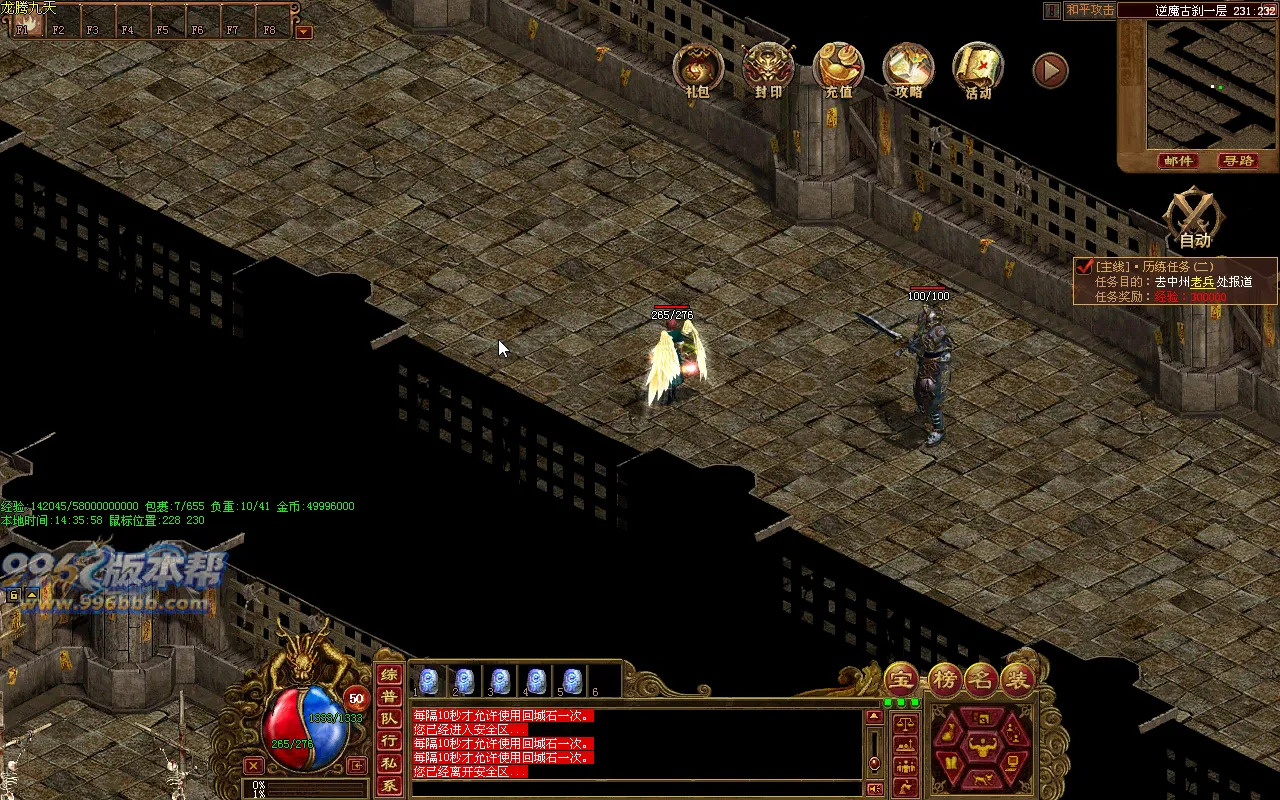The height and width of the screenshot is (800, 1280).
Task: Open the 封印 seal menu icon
Action: point(768,68)
